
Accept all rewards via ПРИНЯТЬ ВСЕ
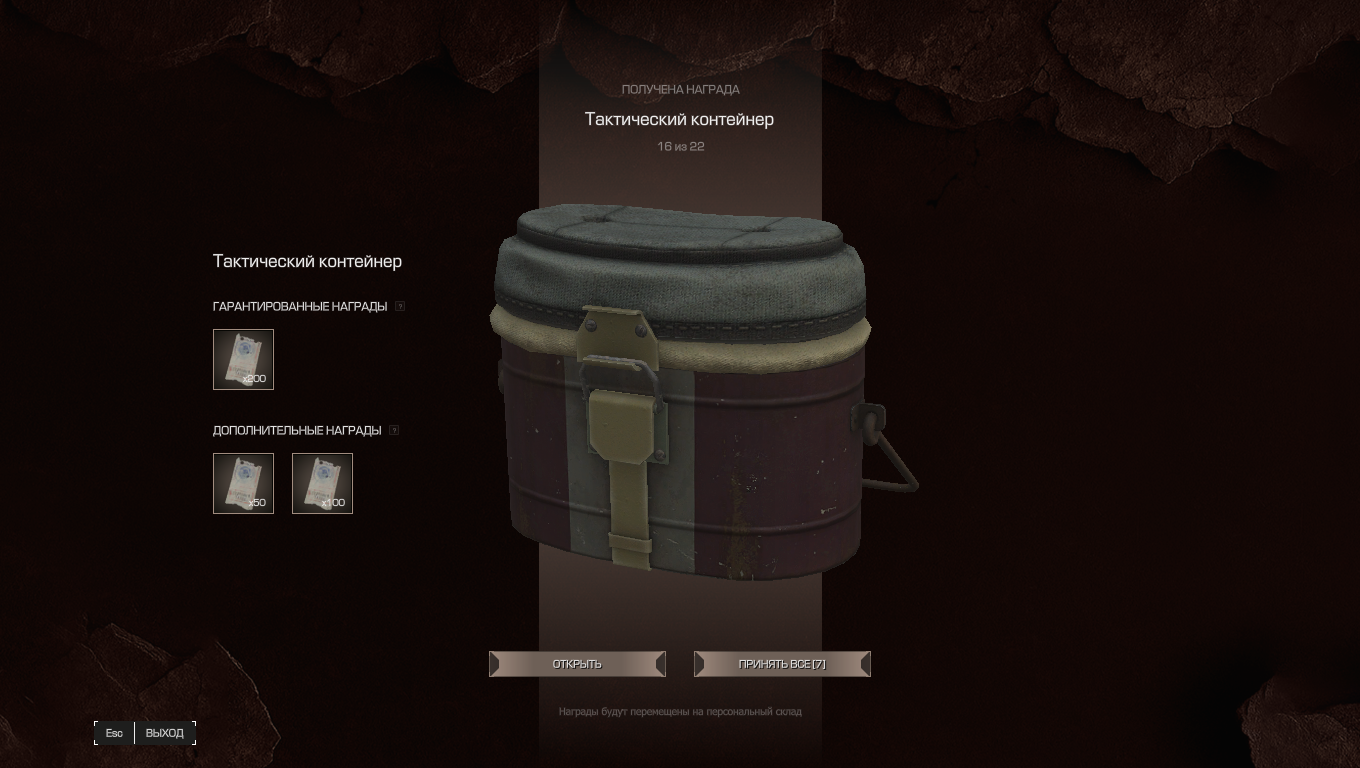(782, 664)
